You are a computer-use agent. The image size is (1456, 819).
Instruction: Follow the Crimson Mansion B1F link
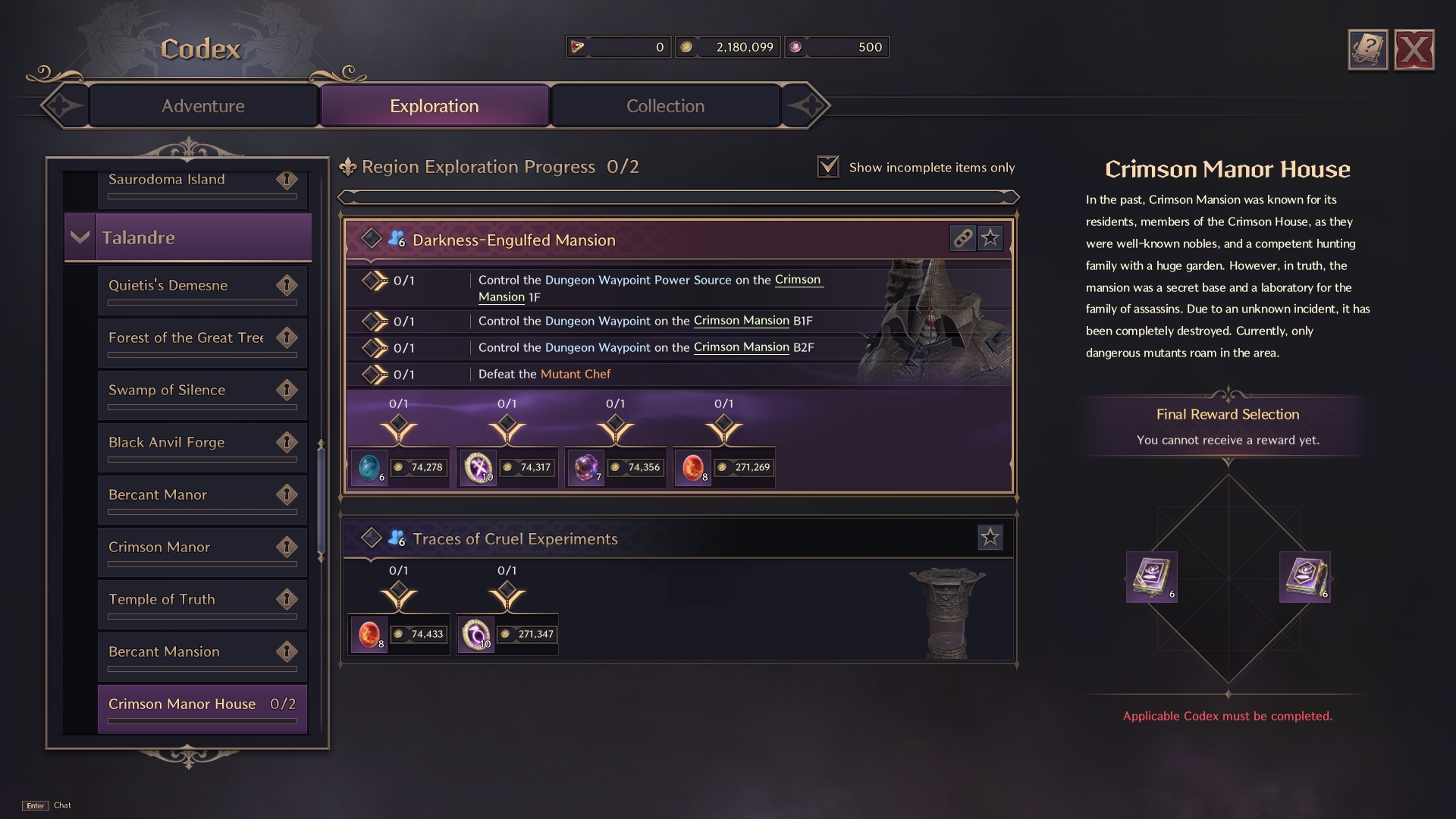741,321
